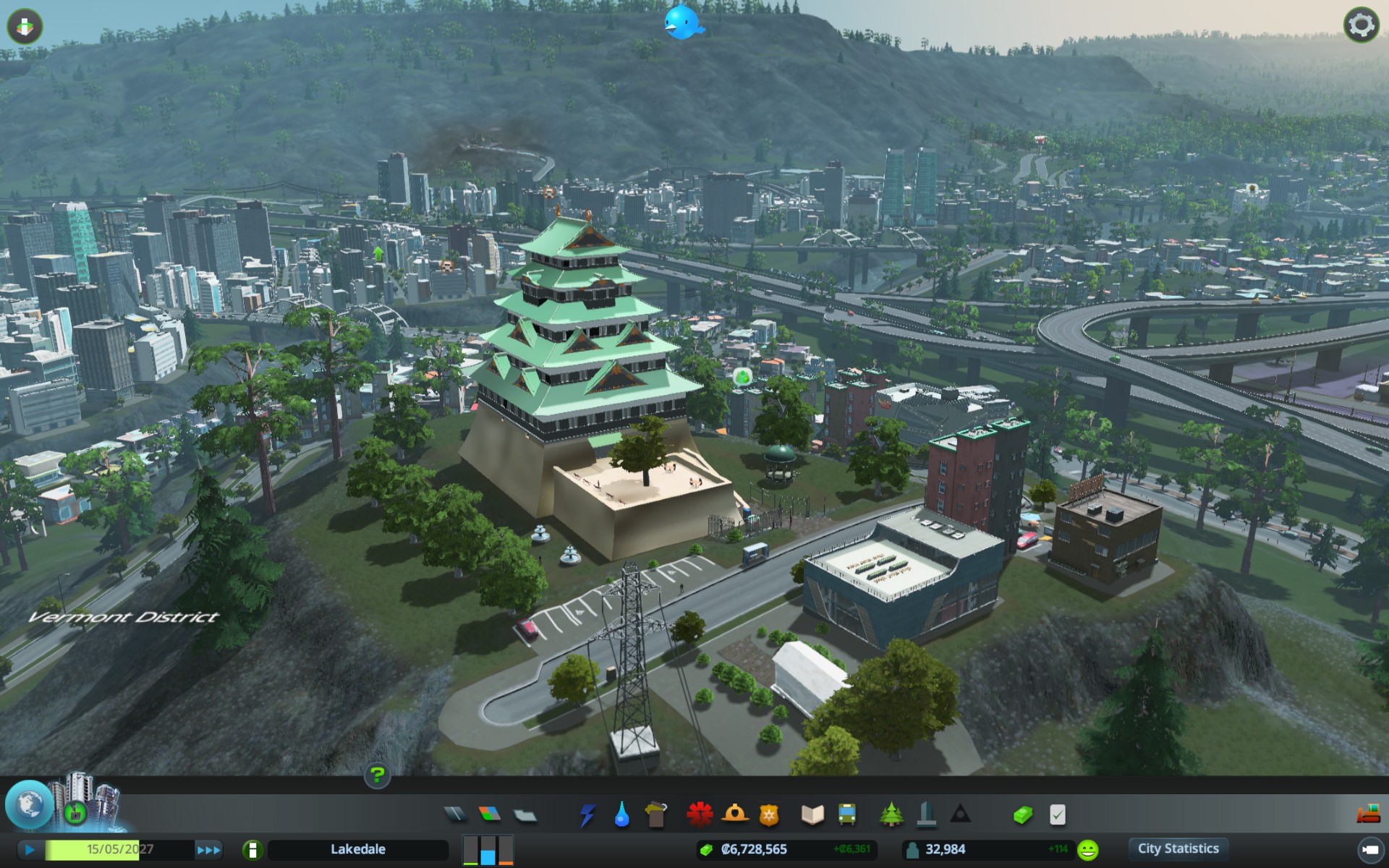Viewport: 1389px width, 868px height.
Task: Toggle play/pause simulation button
Action: [x=29, y=849]
